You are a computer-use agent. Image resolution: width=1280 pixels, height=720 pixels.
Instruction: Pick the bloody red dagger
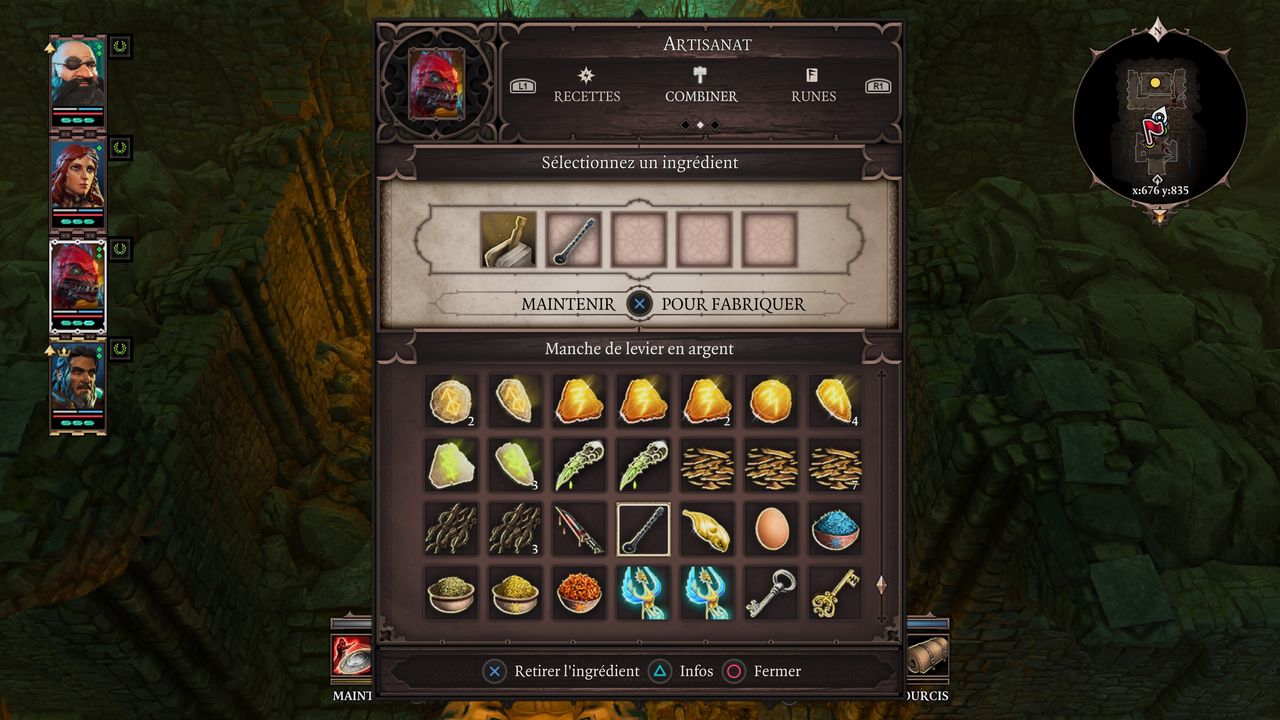(x=579, y=529)
